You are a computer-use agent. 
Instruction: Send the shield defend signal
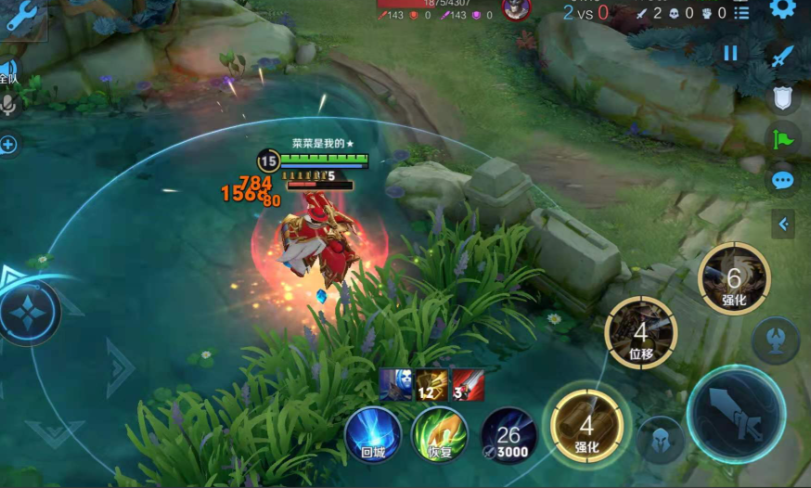782,98
